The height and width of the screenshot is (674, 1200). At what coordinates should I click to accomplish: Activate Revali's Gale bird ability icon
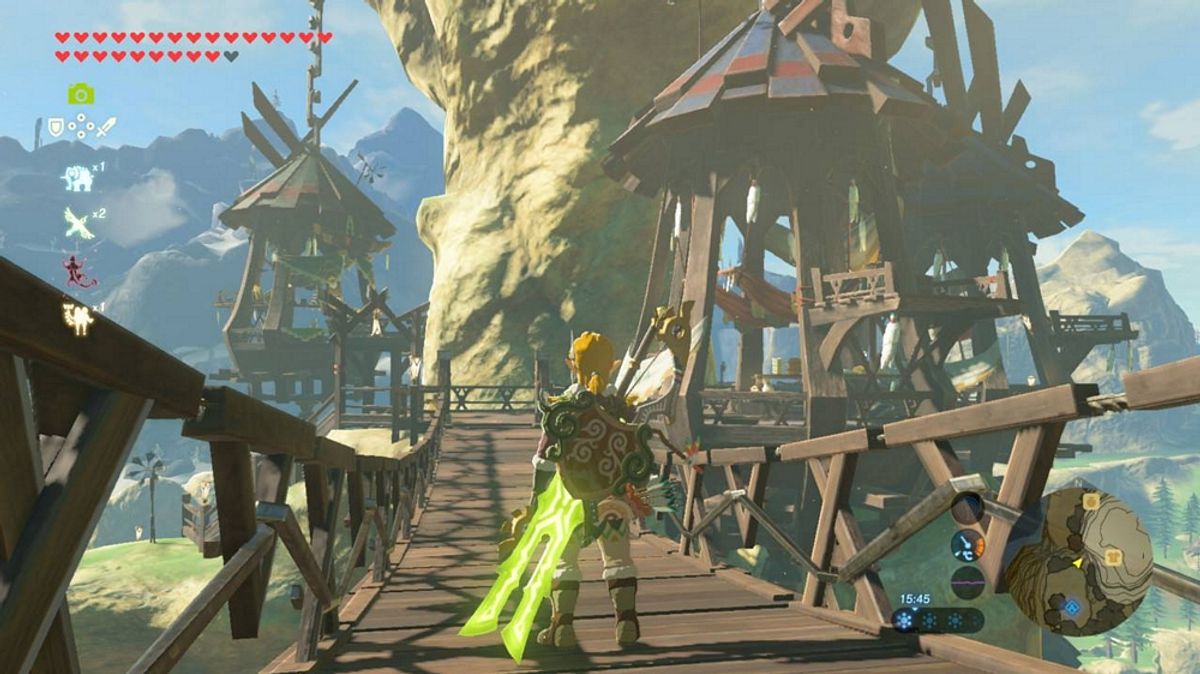point(78,222)
